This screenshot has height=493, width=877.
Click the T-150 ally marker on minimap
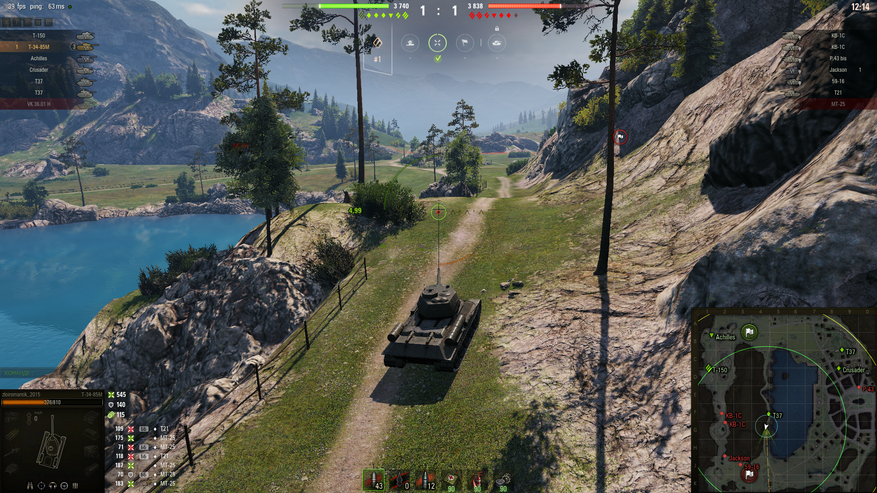[x=708, y=368]
